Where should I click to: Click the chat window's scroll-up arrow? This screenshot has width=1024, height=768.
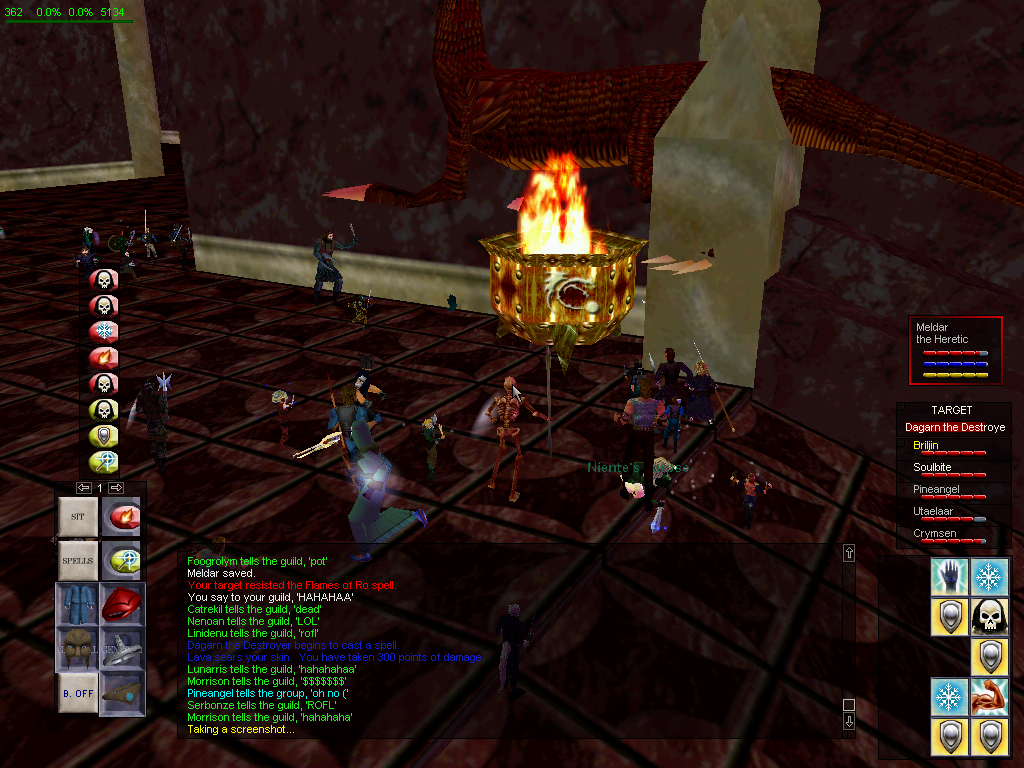click(849, 553)
